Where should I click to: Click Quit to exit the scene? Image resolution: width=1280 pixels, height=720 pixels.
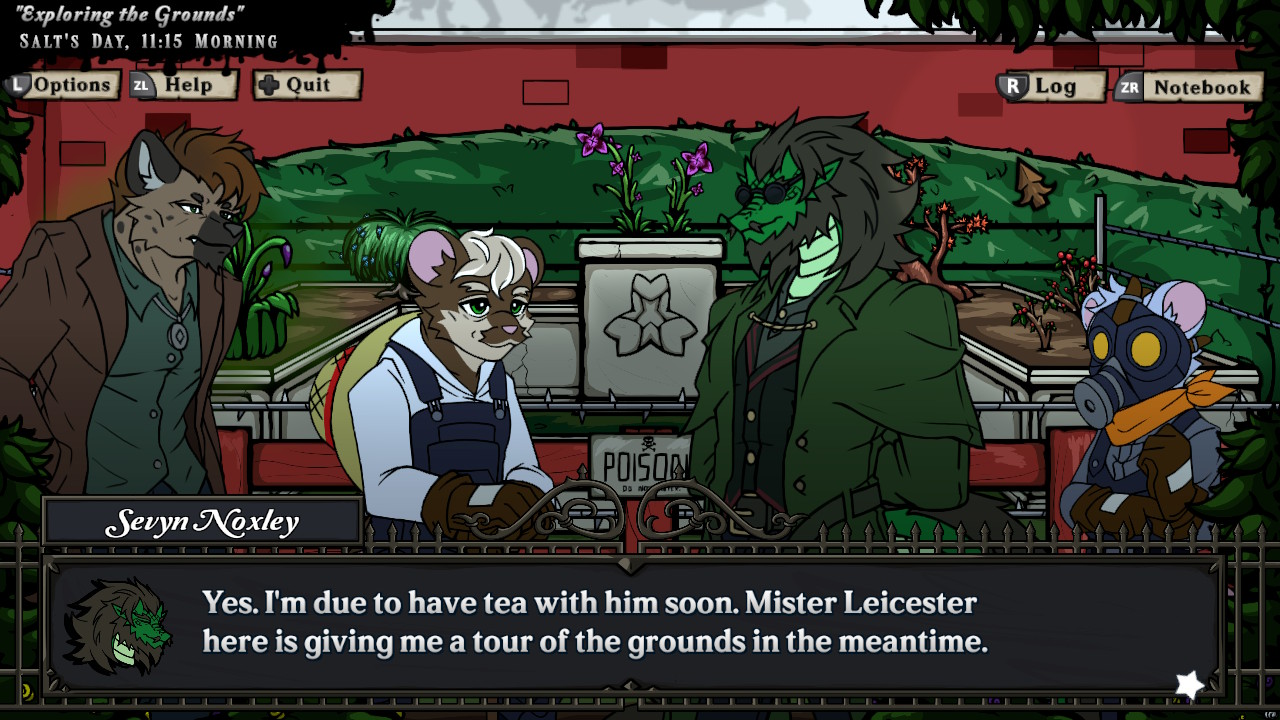click(310, 85)
